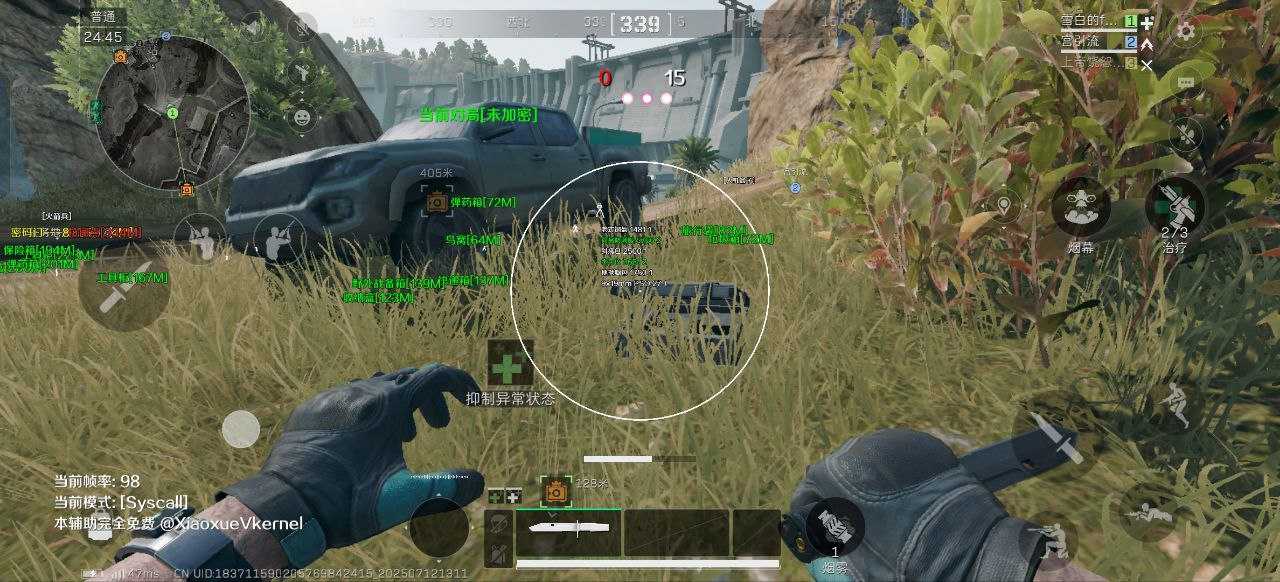Tap the map location pin marker button
Screen dimensions: 1280x582
1003,207
